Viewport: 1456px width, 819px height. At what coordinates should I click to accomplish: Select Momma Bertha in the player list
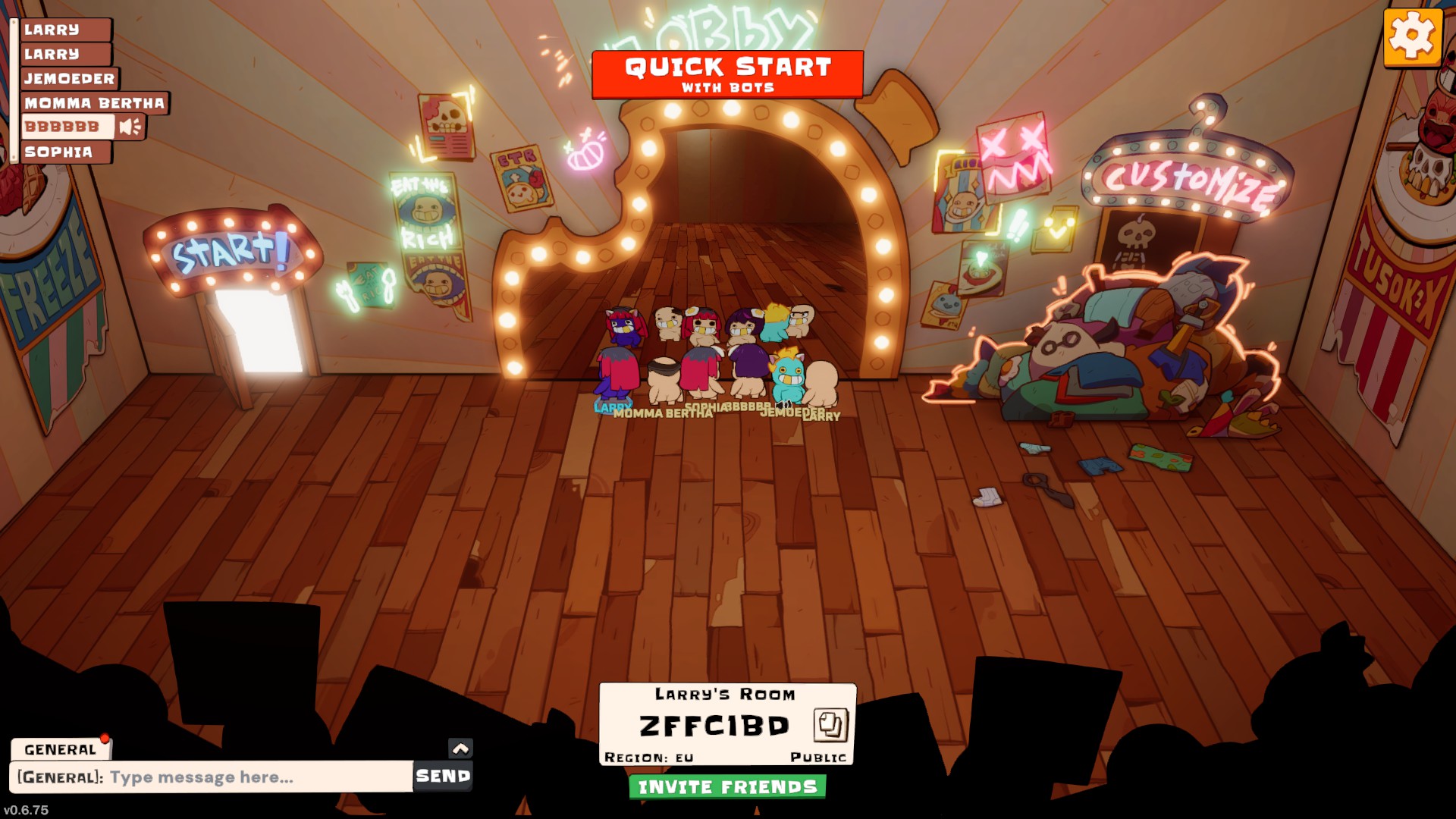(94, 103)
